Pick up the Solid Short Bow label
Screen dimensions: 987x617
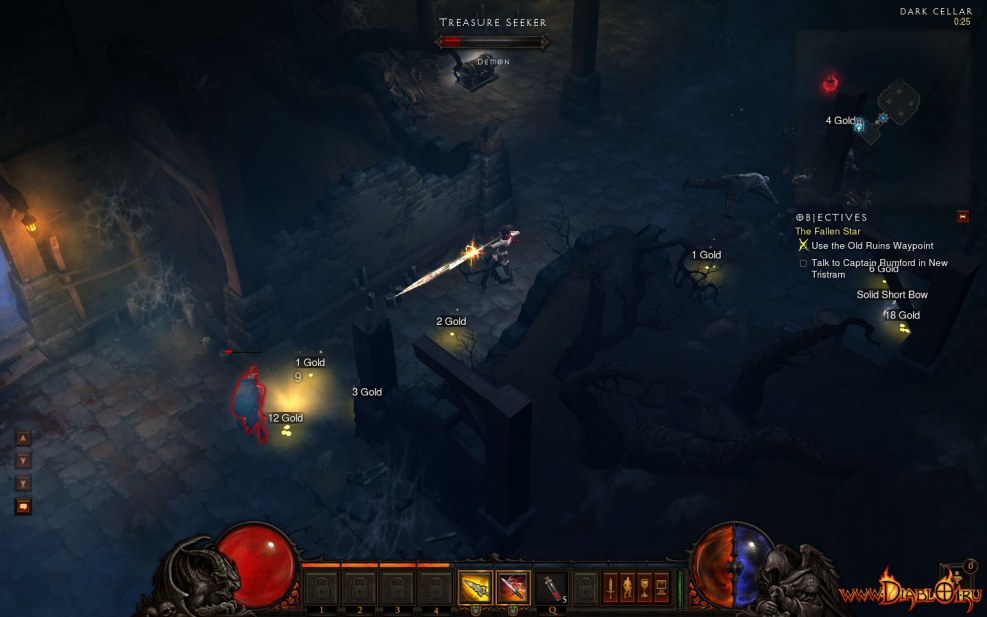(892, 295)
